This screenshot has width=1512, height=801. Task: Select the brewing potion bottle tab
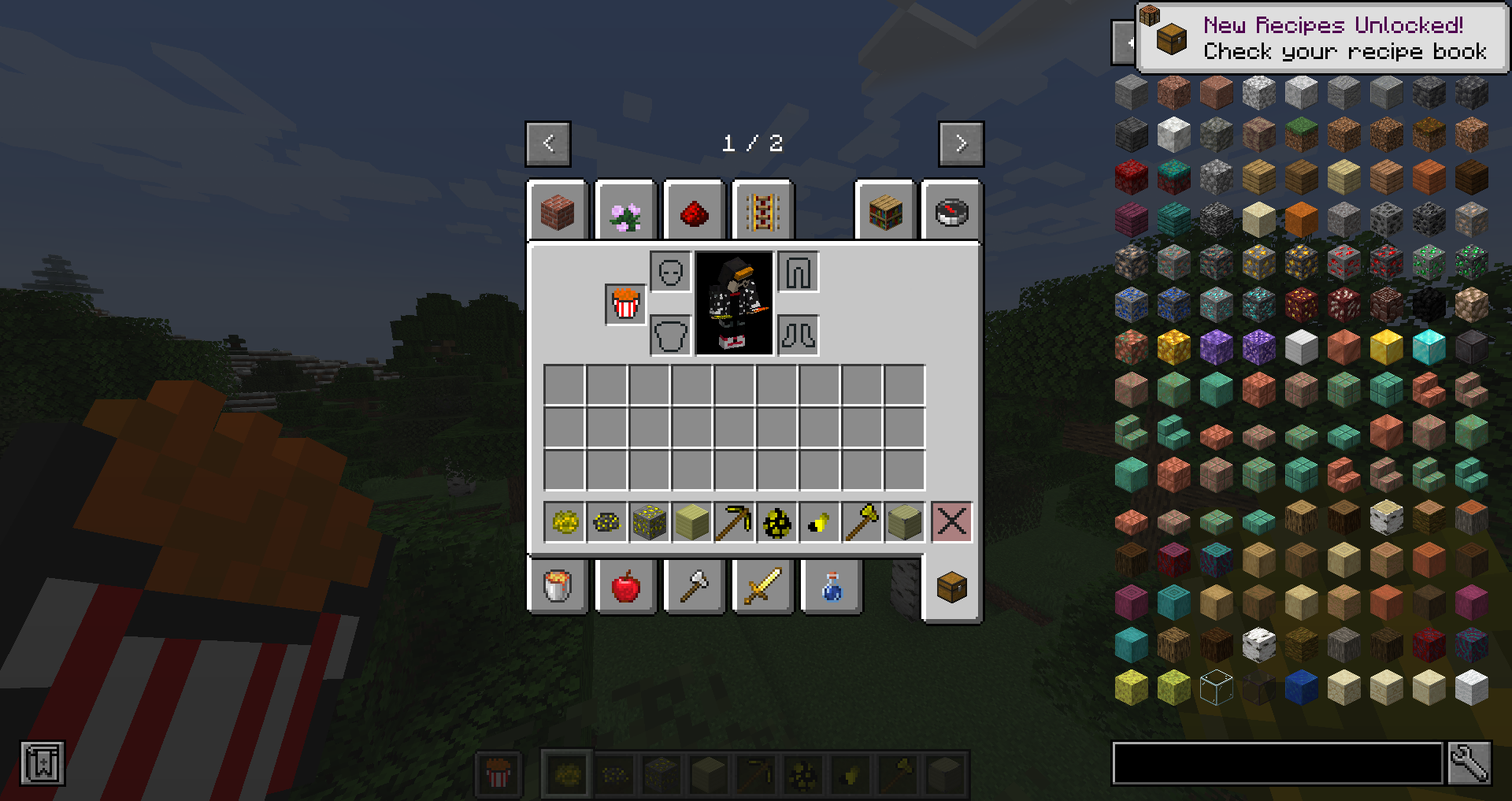831,586
